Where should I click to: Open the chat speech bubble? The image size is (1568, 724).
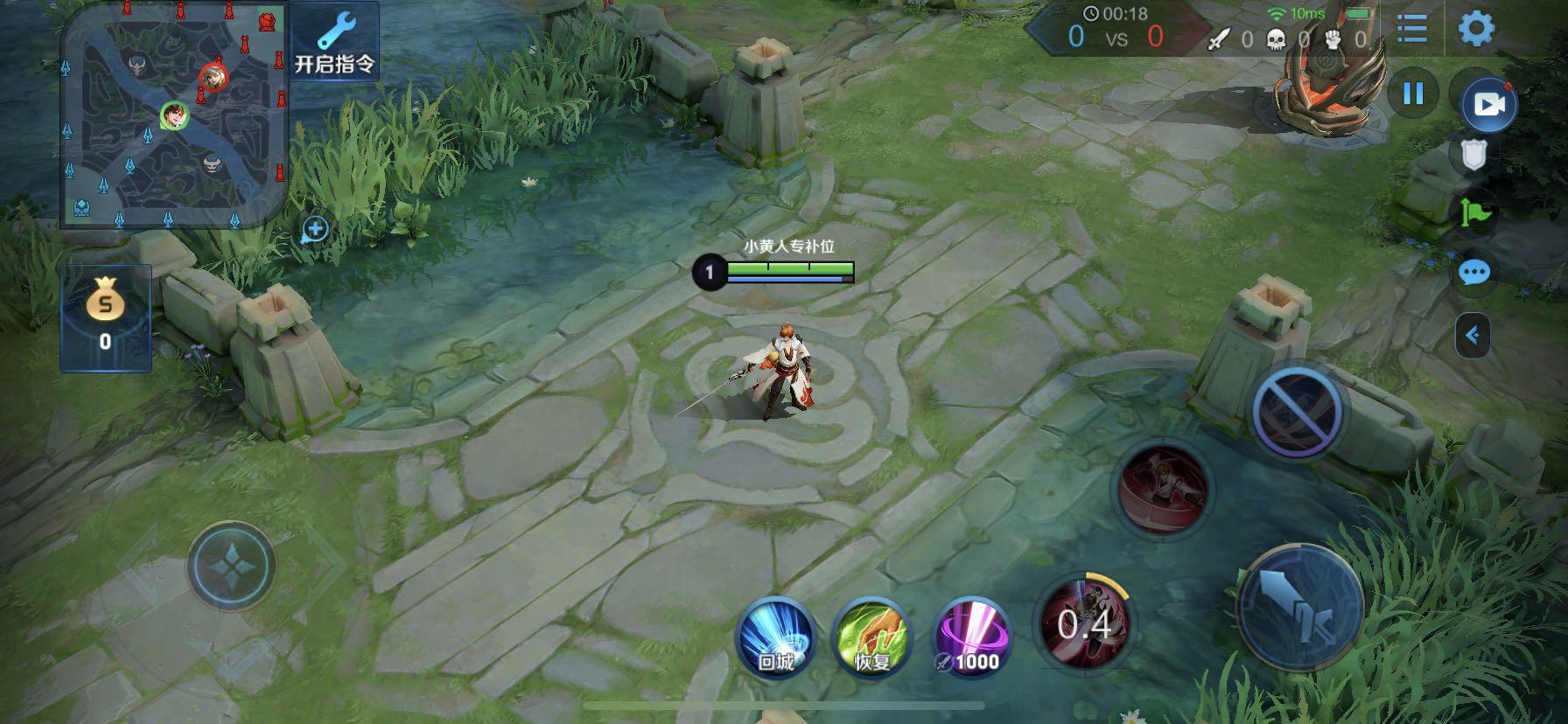1474,273
